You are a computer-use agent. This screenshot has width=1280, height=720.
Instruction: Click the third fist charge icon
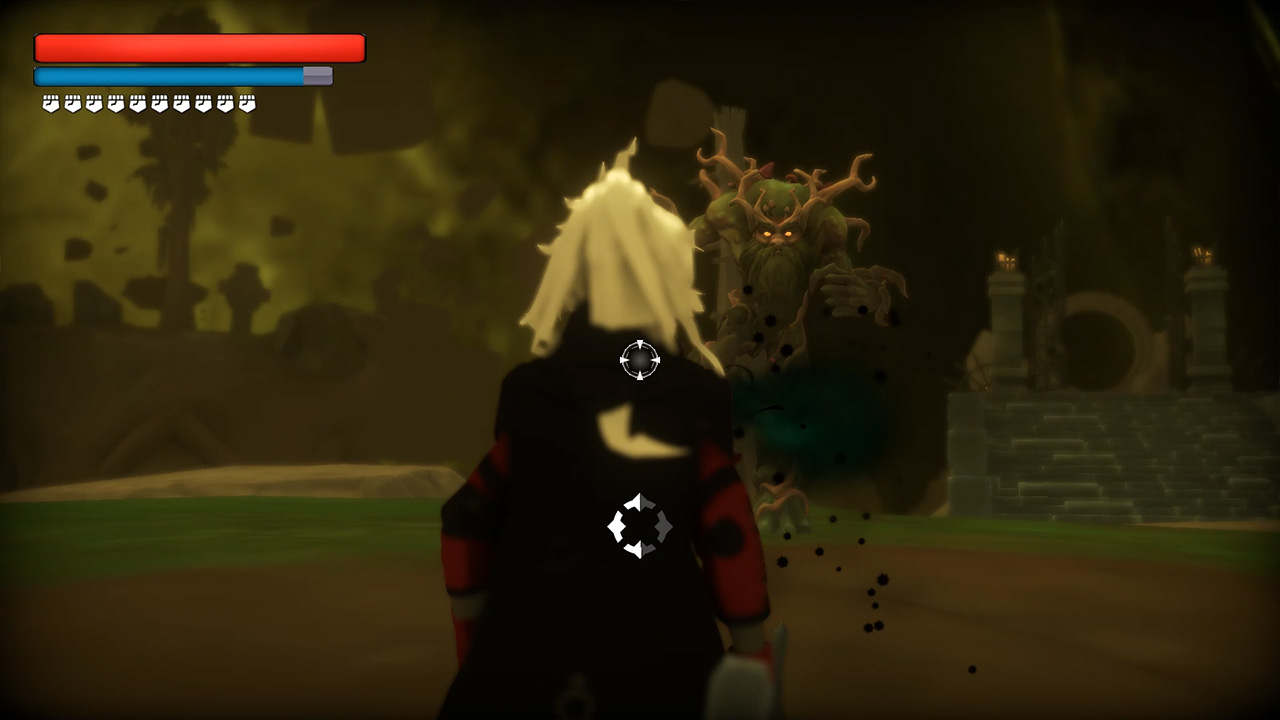coord(92,102)
